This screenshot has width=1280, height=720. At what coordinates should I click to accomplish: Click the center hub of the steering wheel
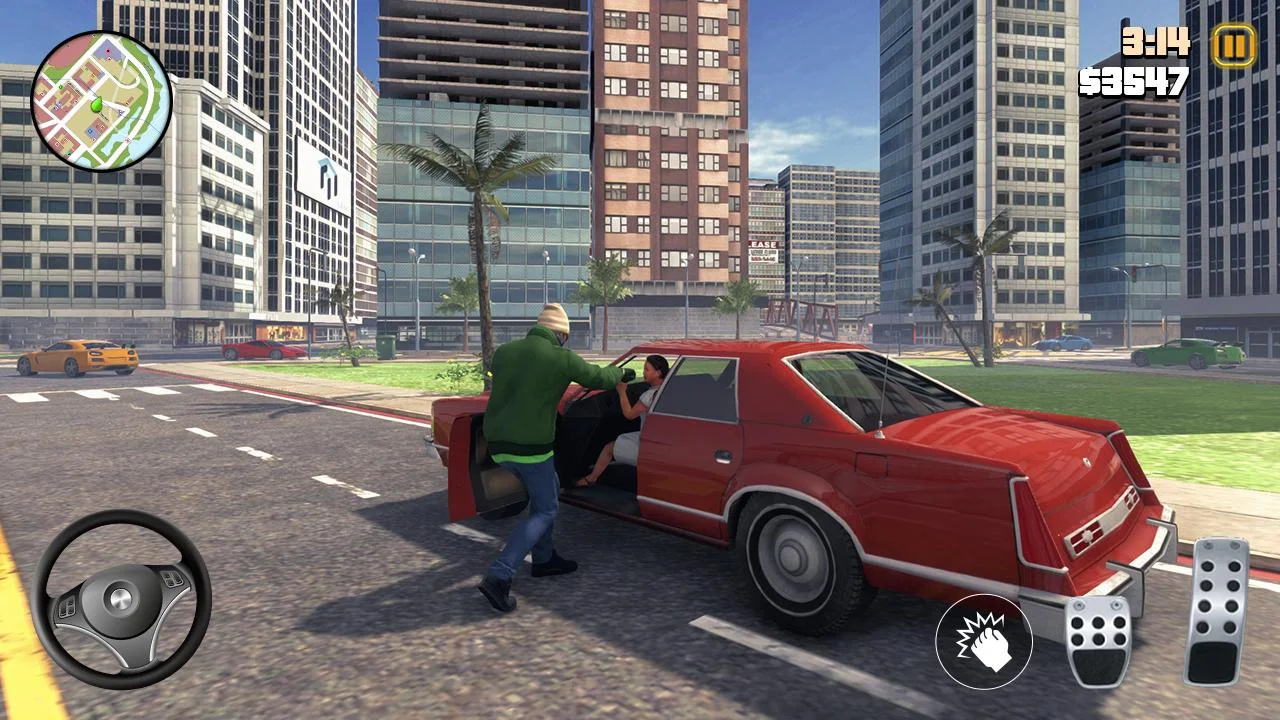(123, 601)
